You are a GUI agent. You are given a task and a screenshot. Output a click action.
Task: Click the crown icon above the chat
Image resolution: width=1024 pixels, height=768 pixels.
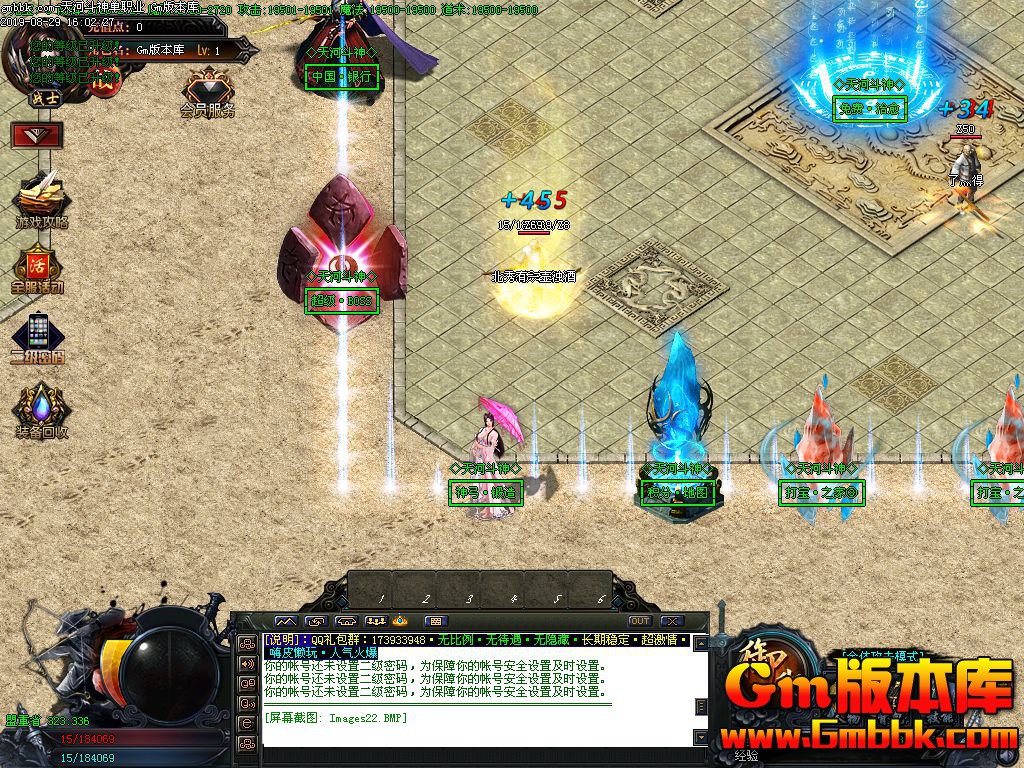401,621
